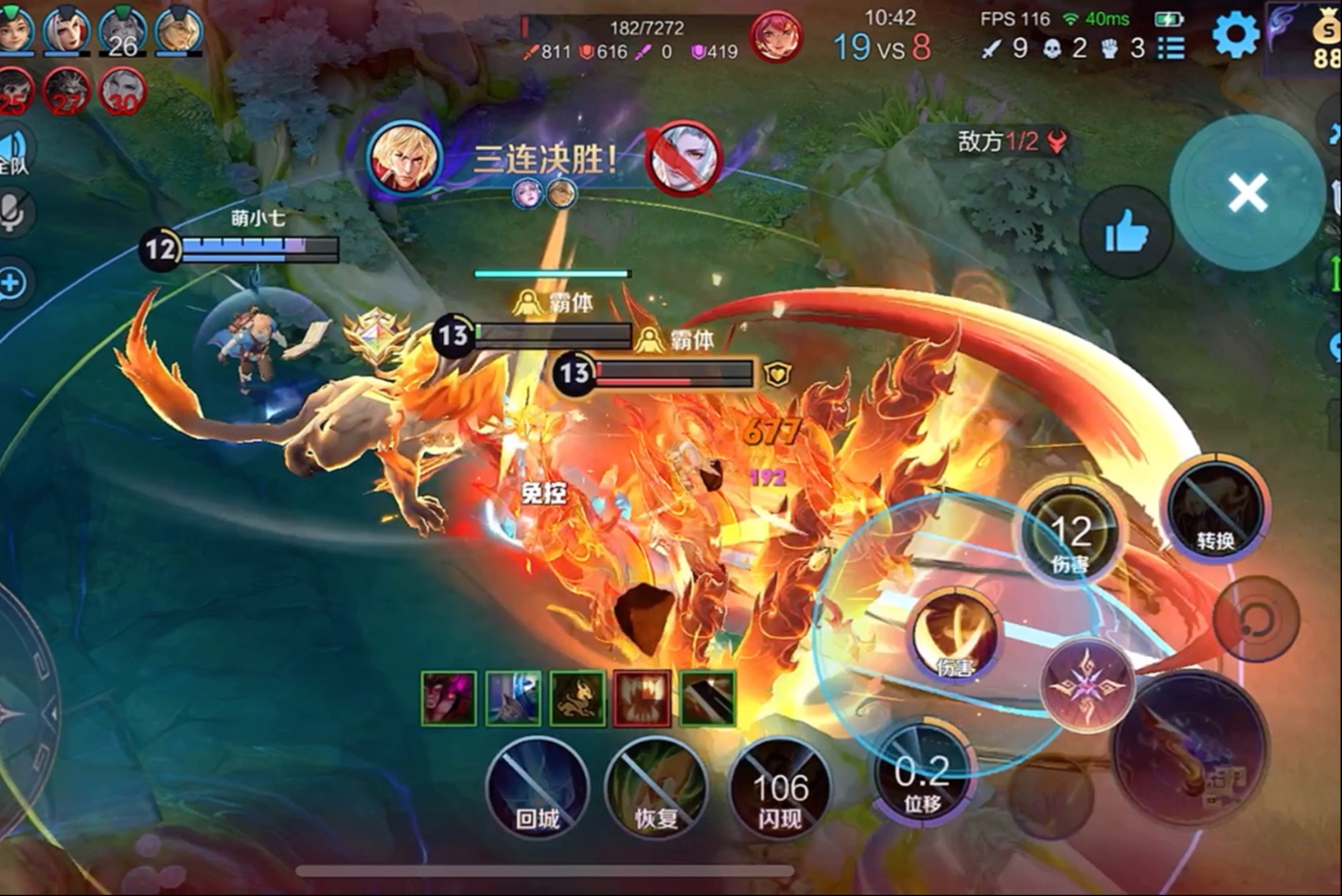Show the 敌方 1/2 enemy indicator
The image size is (1342, 896).
pyautogui.click(x=1011, y=142)
